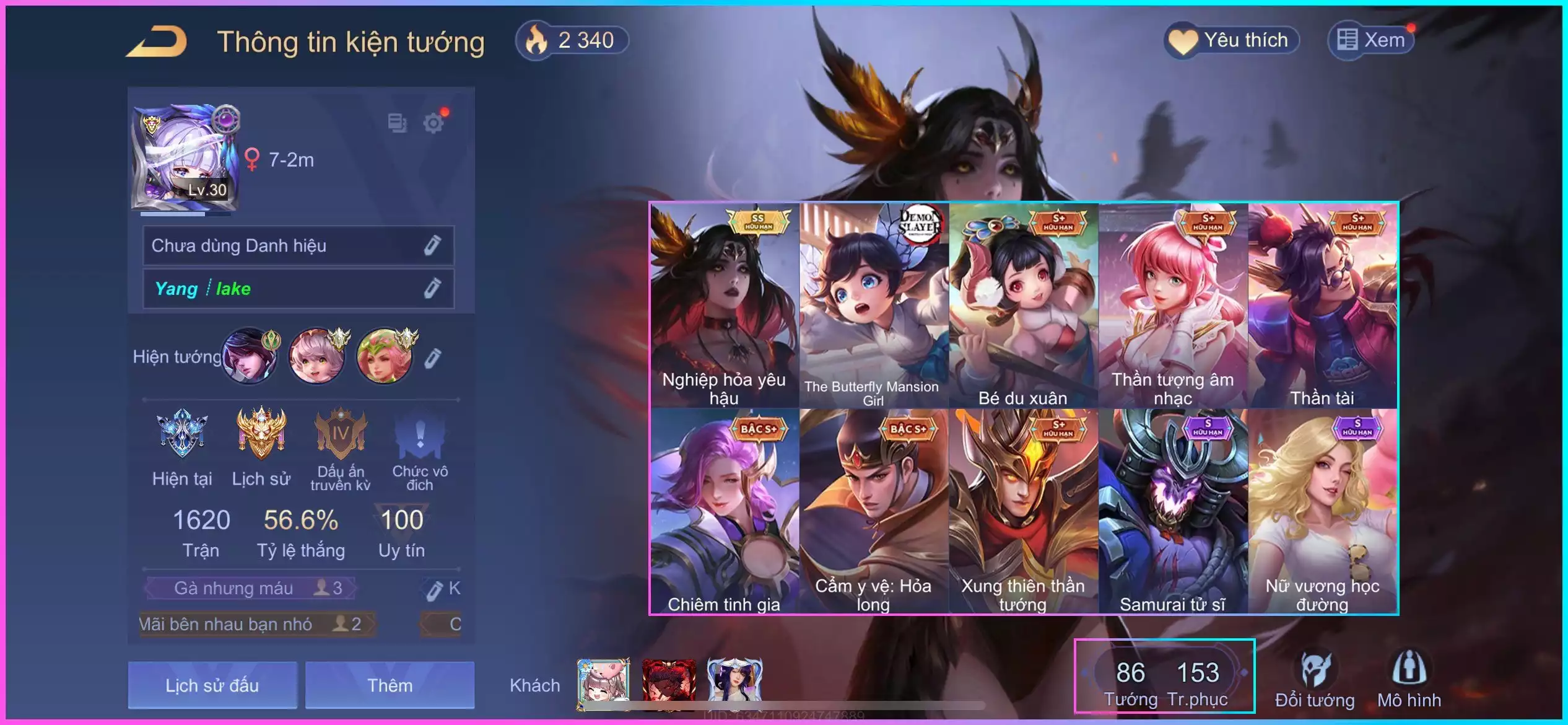Choose the Thần tài skin card

tap(1322, 305)
